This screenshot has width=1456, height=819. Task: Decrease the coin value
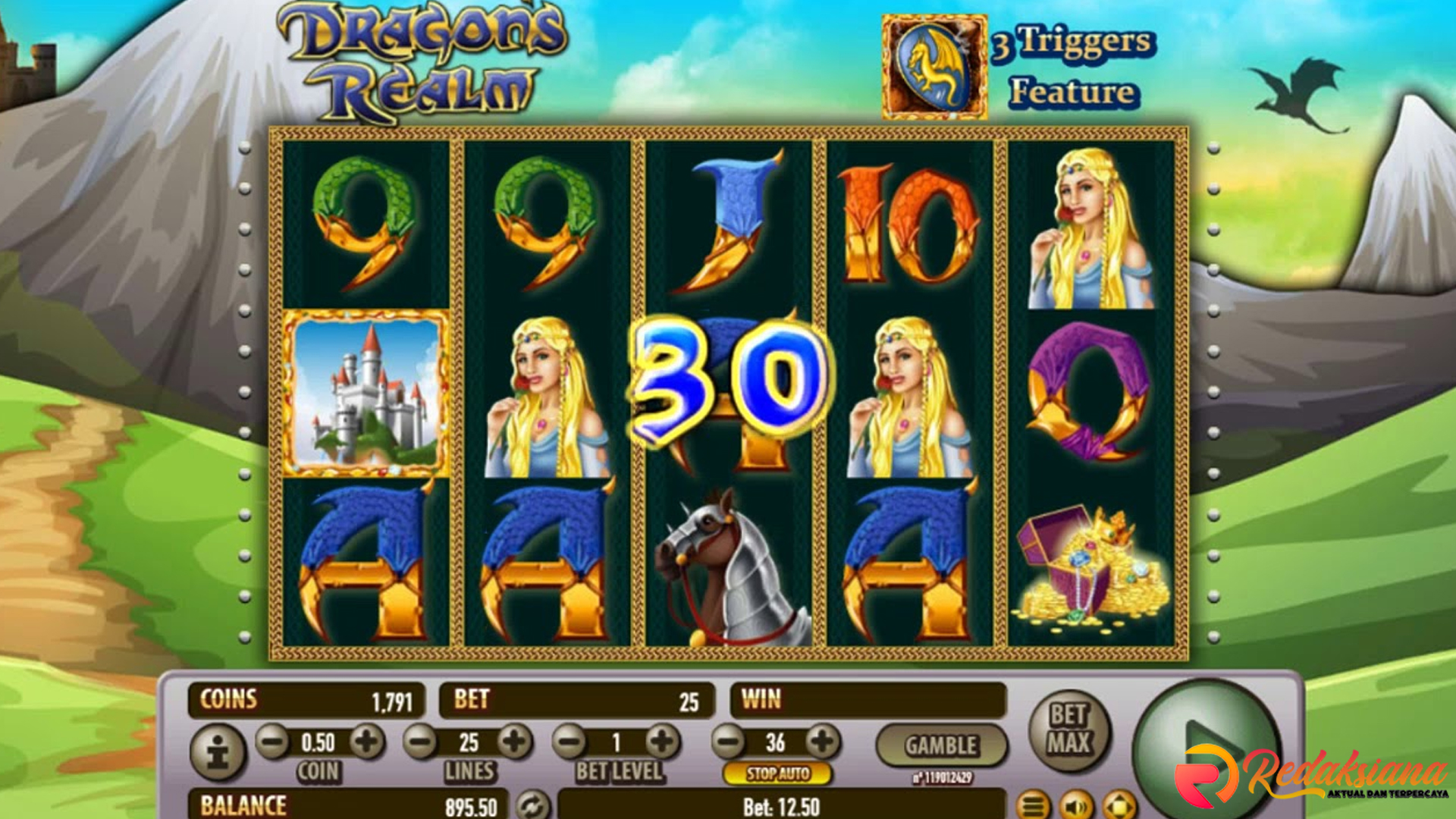[272, 742]
